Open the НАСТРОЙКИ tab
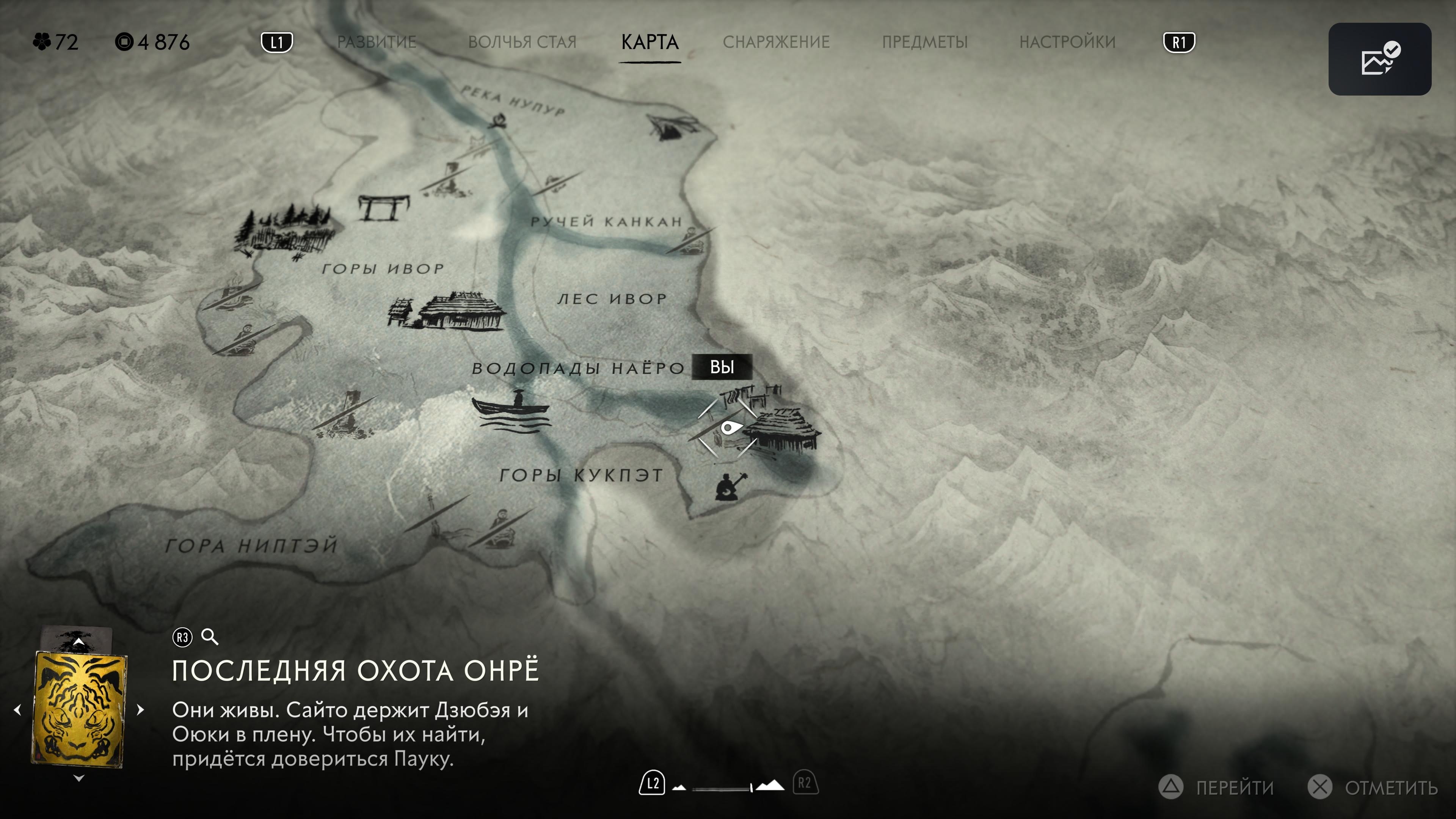 click(x=1067, y=42)
